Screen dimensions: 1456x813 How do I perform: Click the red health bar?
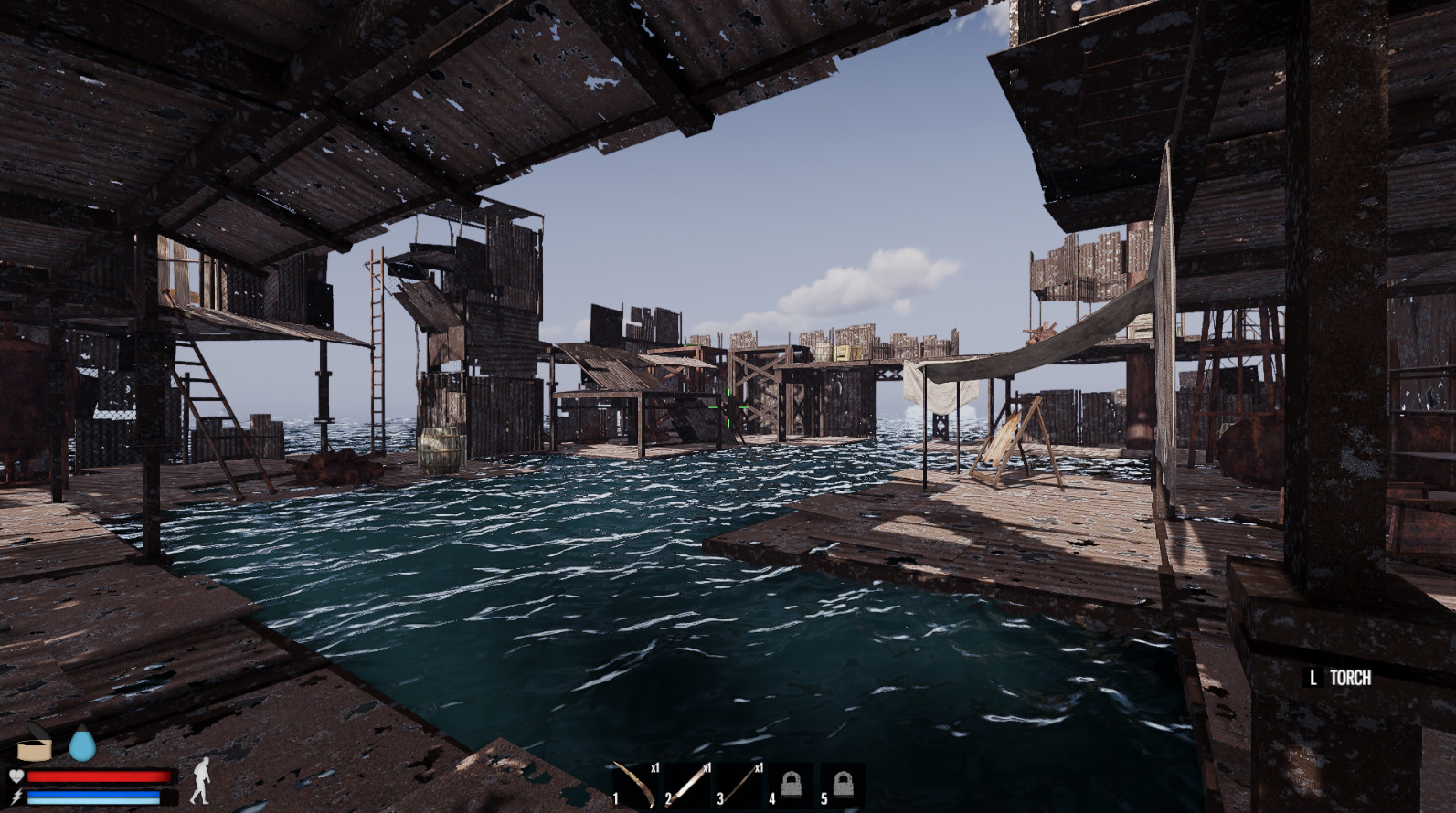point(98,776)
